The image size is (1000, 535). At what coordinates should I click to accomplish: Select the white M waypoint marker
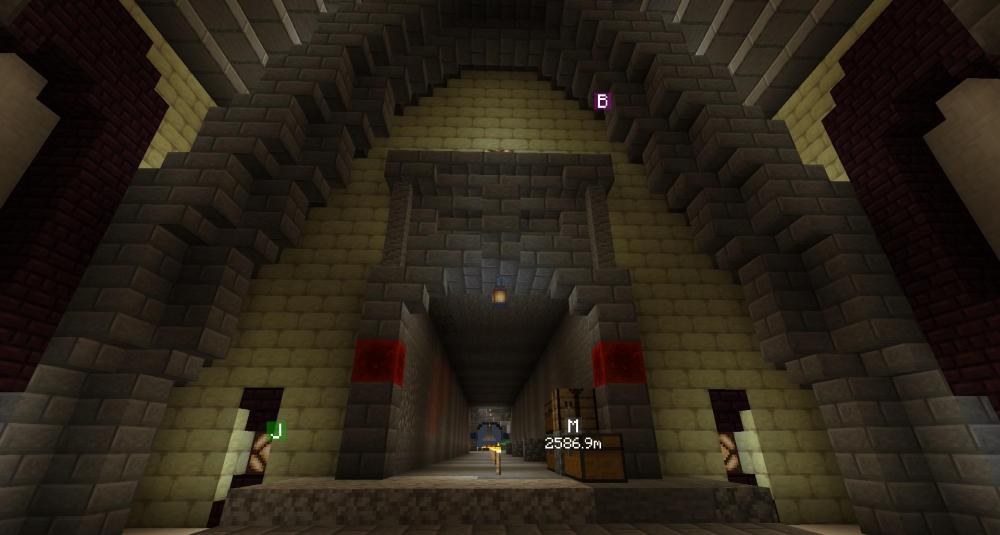click(x=573, y=427)
